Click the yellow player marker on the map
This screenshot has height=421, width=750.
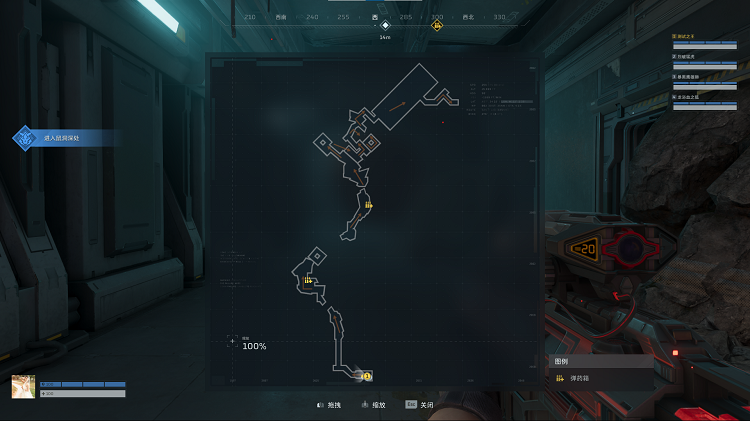(x=367, y=376)
